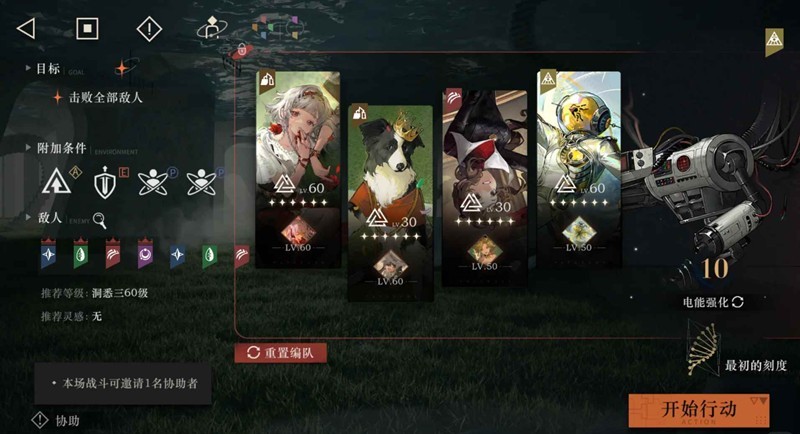The width and height of the screenshot is (800, 434).
Task: Open the LV.60 psychube under the dog
Action: point(390,267)
